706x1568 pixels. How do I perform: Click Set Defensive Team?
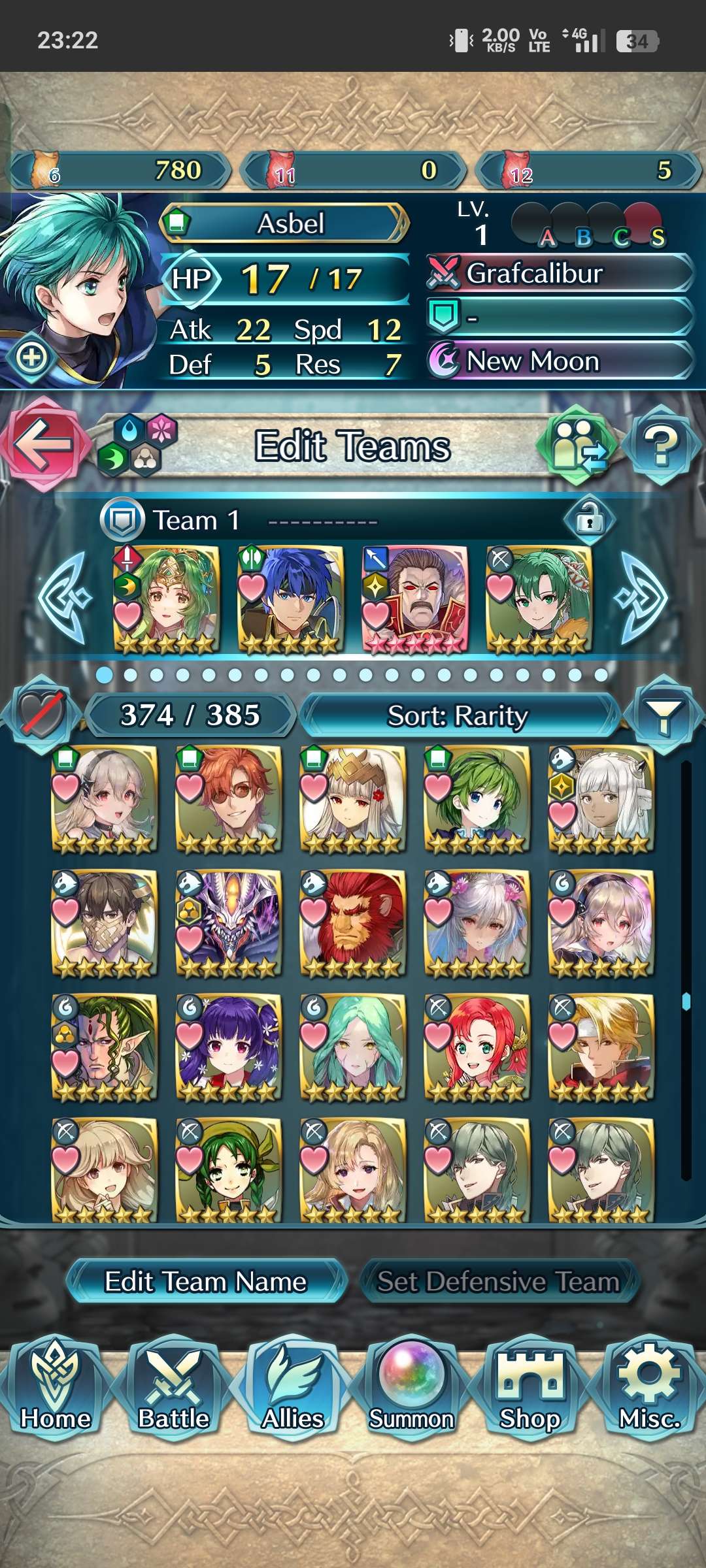498,1281
